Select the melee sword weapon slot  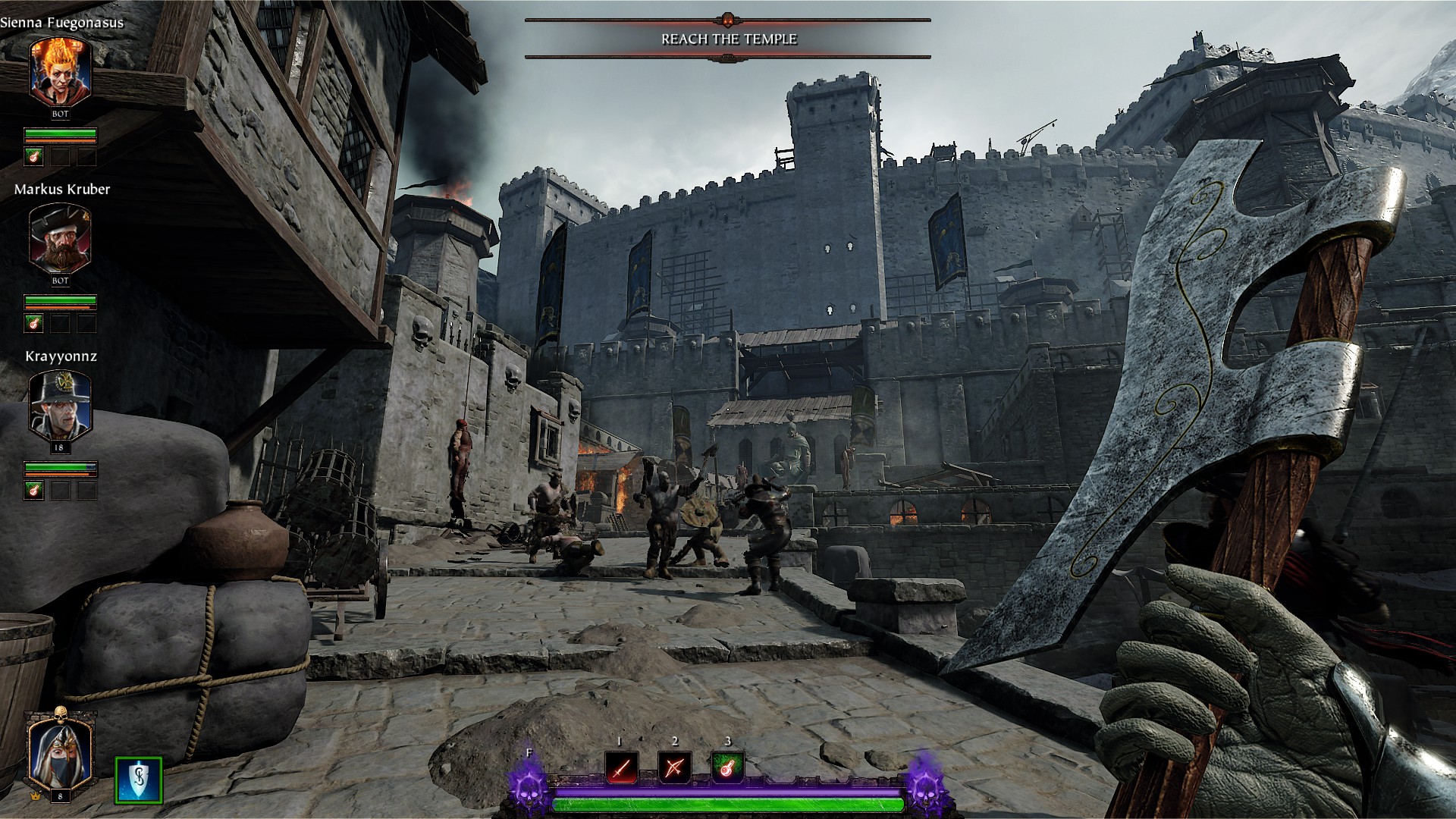click(621, 768)
